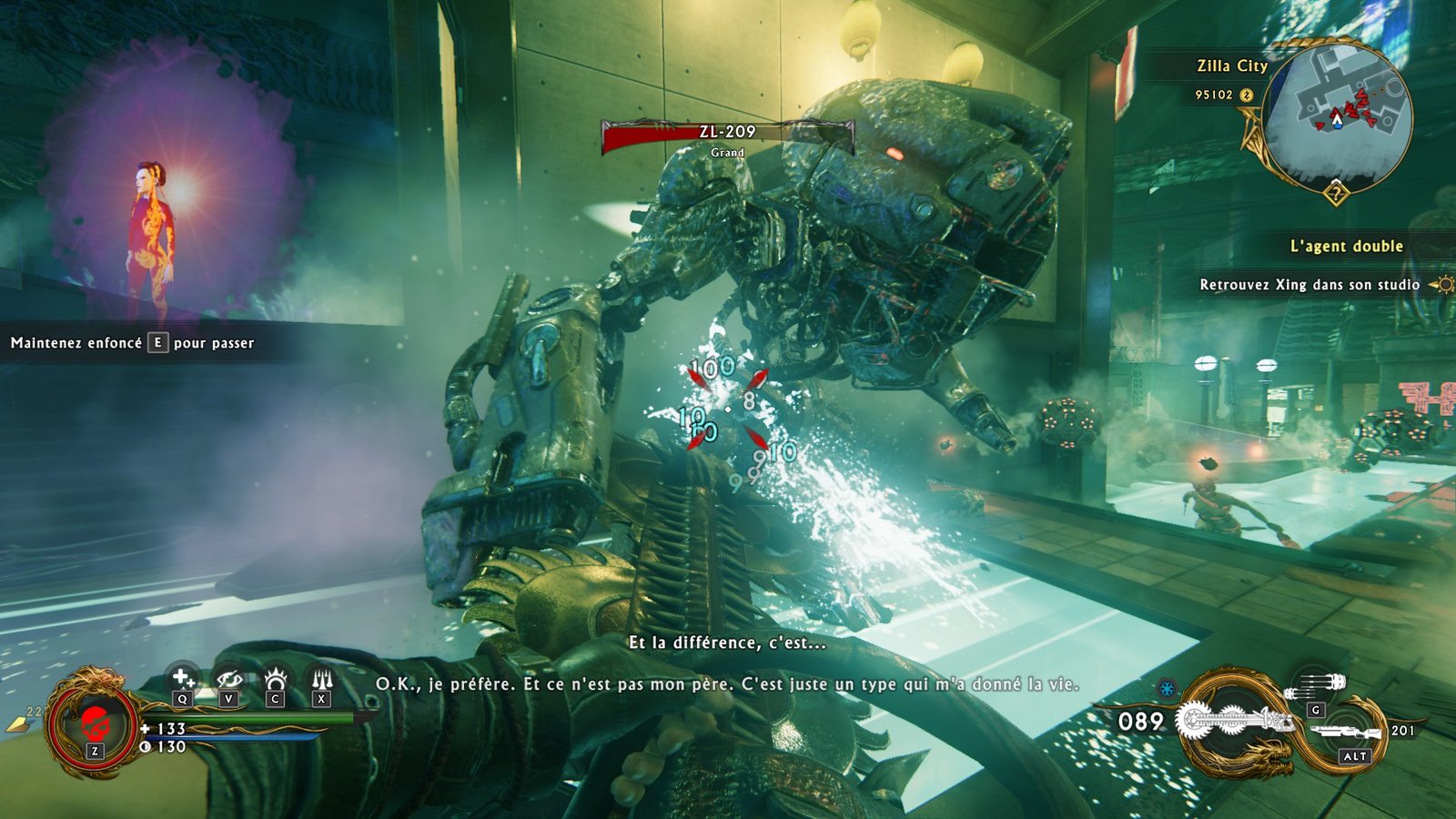Activate the crossed-out eye vanish ability
Viewport: 1456px width, 819px height.
click(x=228, y=679)
